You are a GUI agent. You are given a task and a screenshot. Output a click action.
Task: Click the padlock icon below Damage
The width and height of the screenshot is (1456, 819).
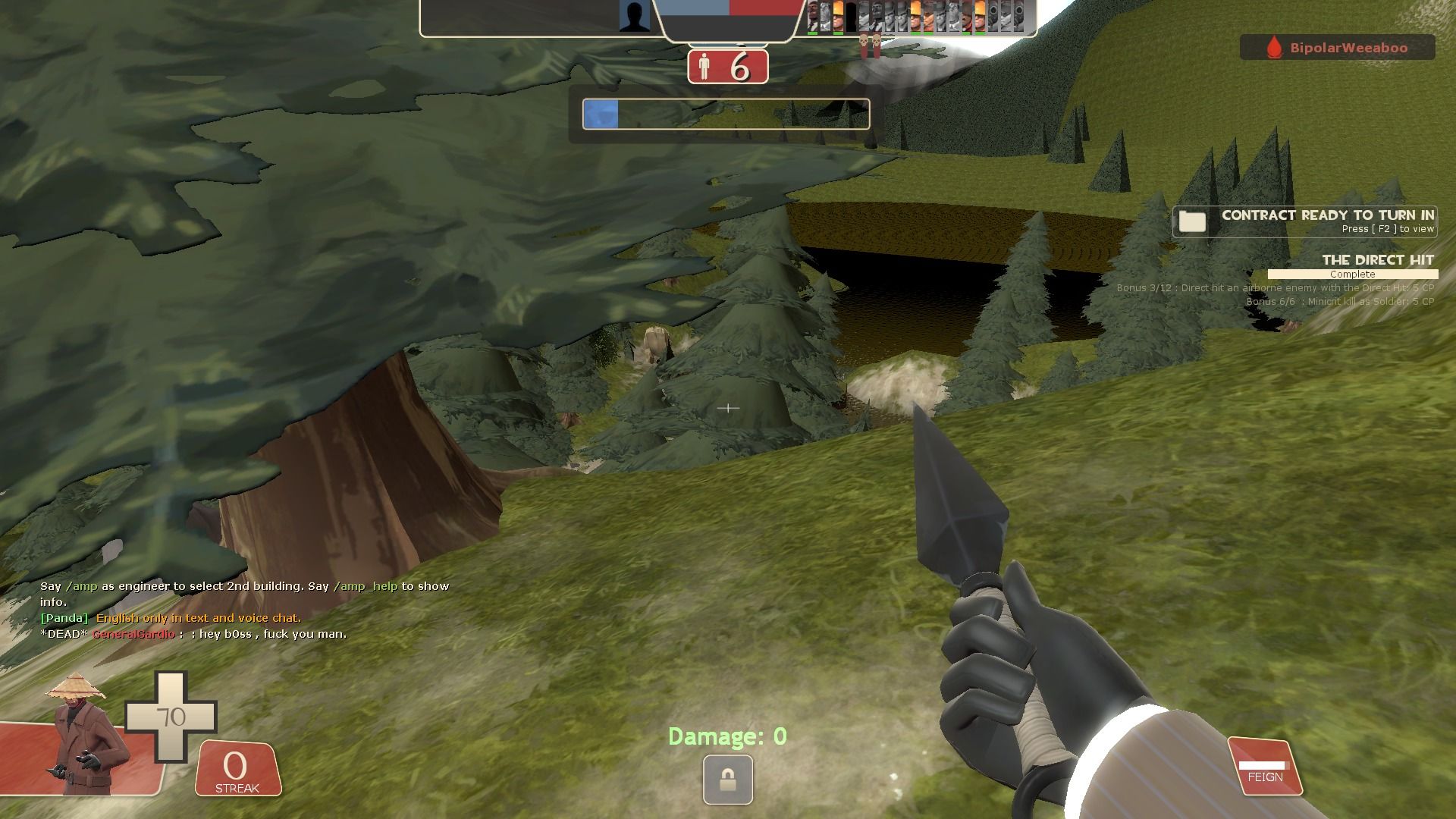727,779
